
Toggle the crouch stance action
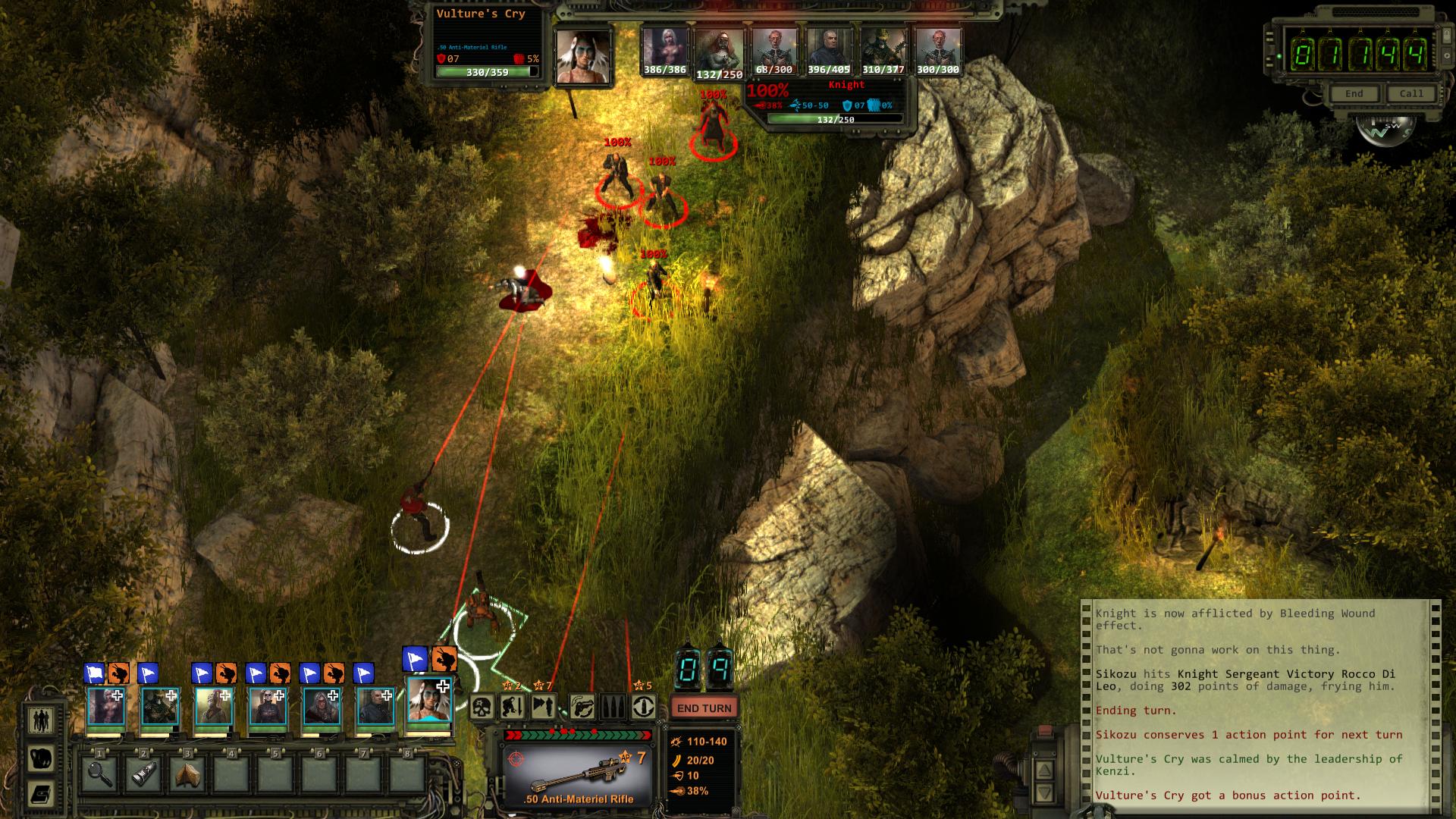coord(513,708)
